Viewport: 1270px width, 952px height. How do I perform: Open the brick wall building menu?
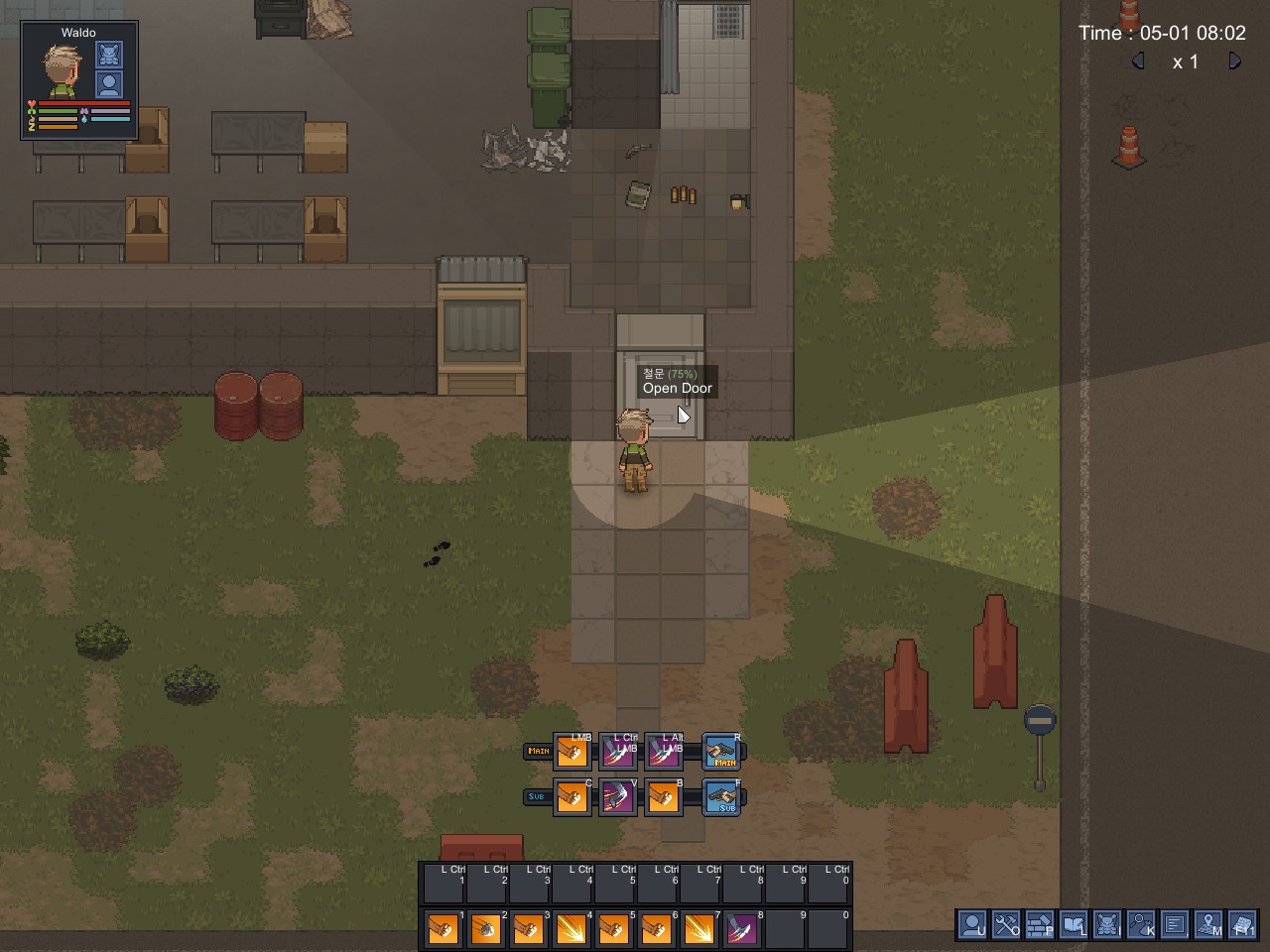(x=1040, y=925)
